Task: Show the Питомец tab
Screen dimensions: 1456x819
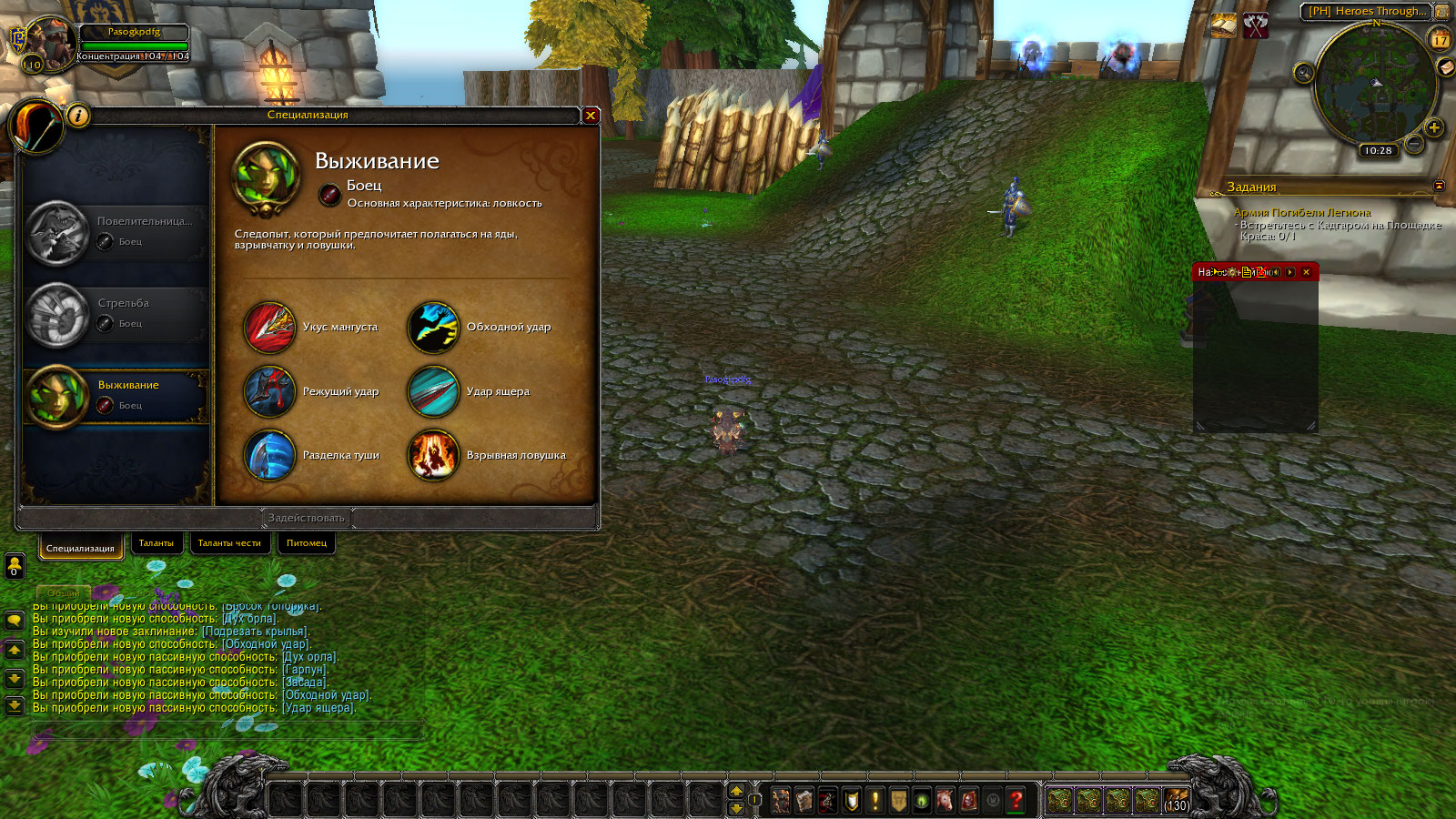Action: click(x=307, y=543)
